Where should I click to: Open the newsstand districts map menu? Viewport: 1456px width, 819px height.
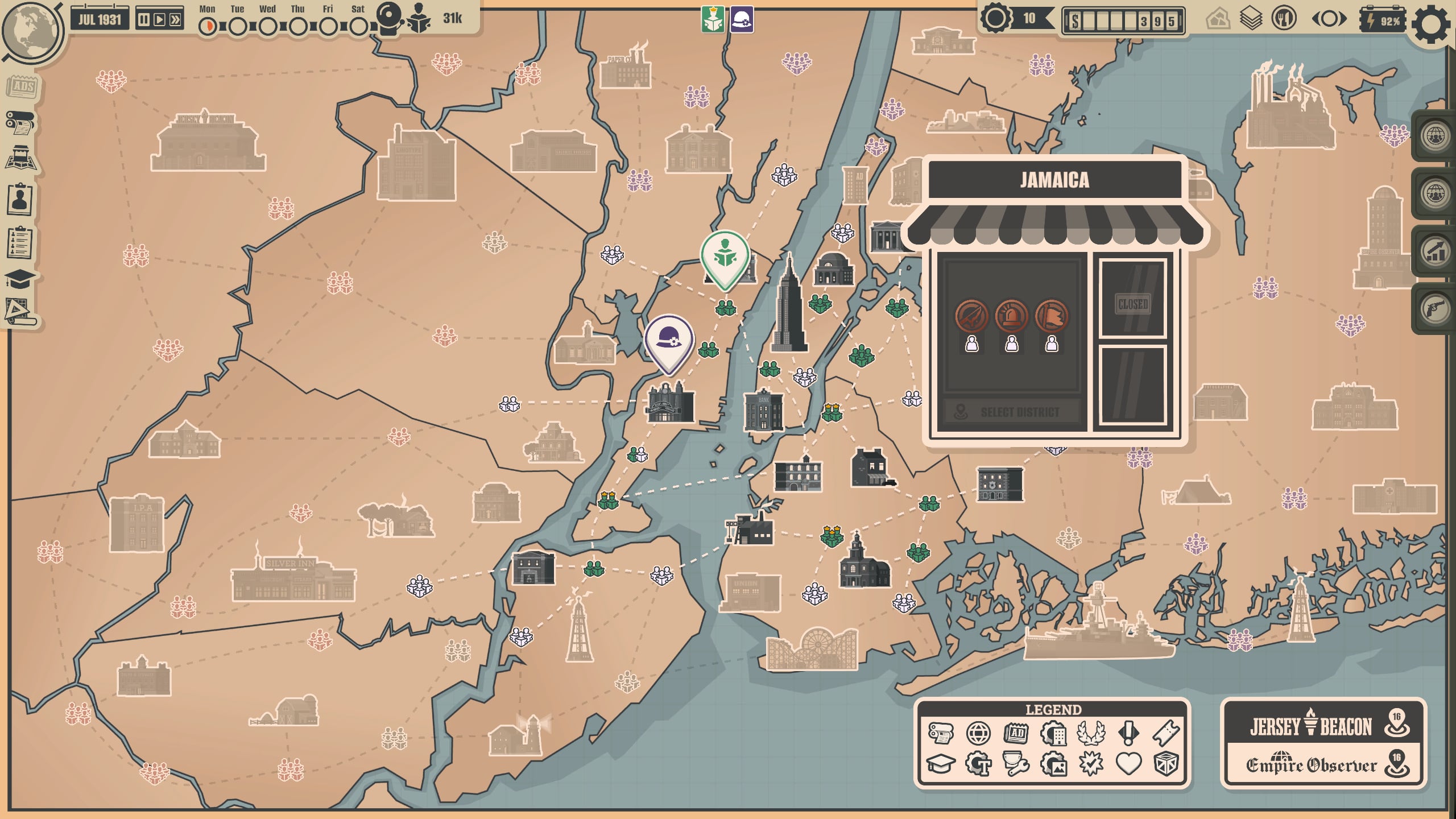(21, 158)
